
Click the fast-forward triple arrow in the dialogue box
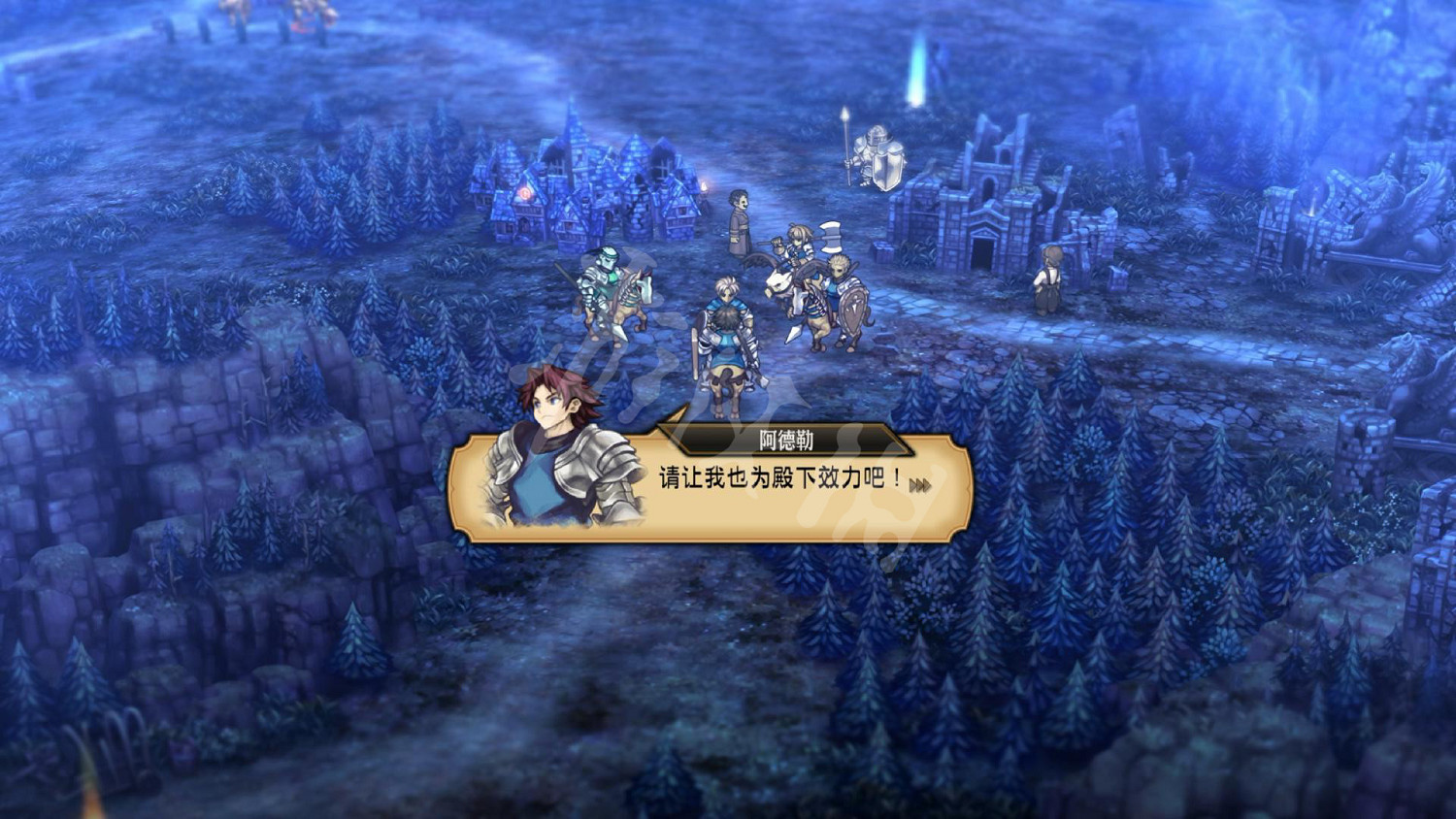tap(924, 480)
